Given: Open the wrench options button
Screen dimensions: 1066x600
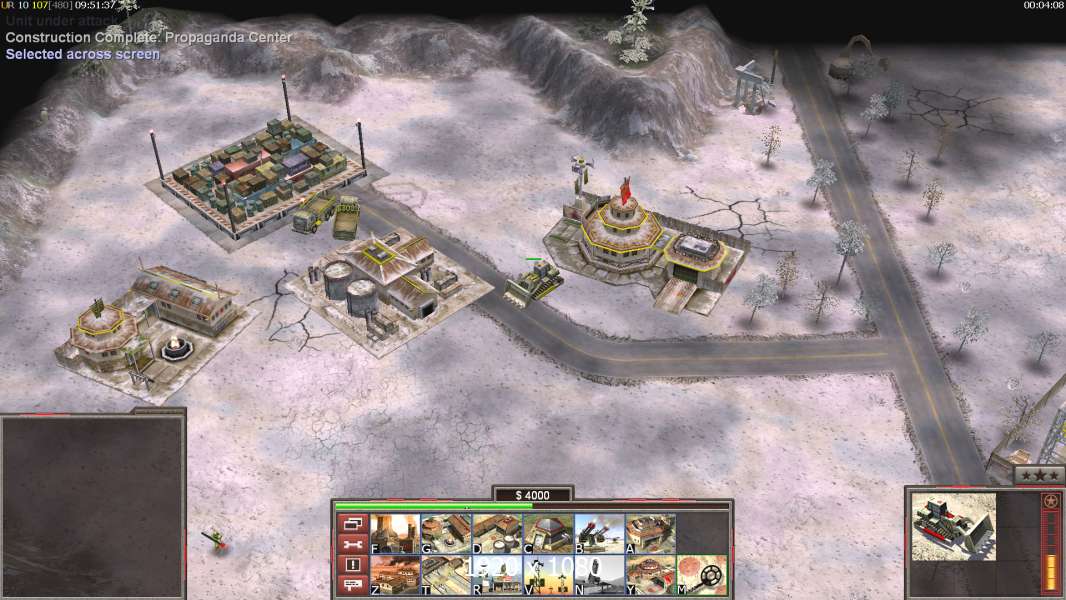Looking at the screenshot, I should [x=352, y=544].
